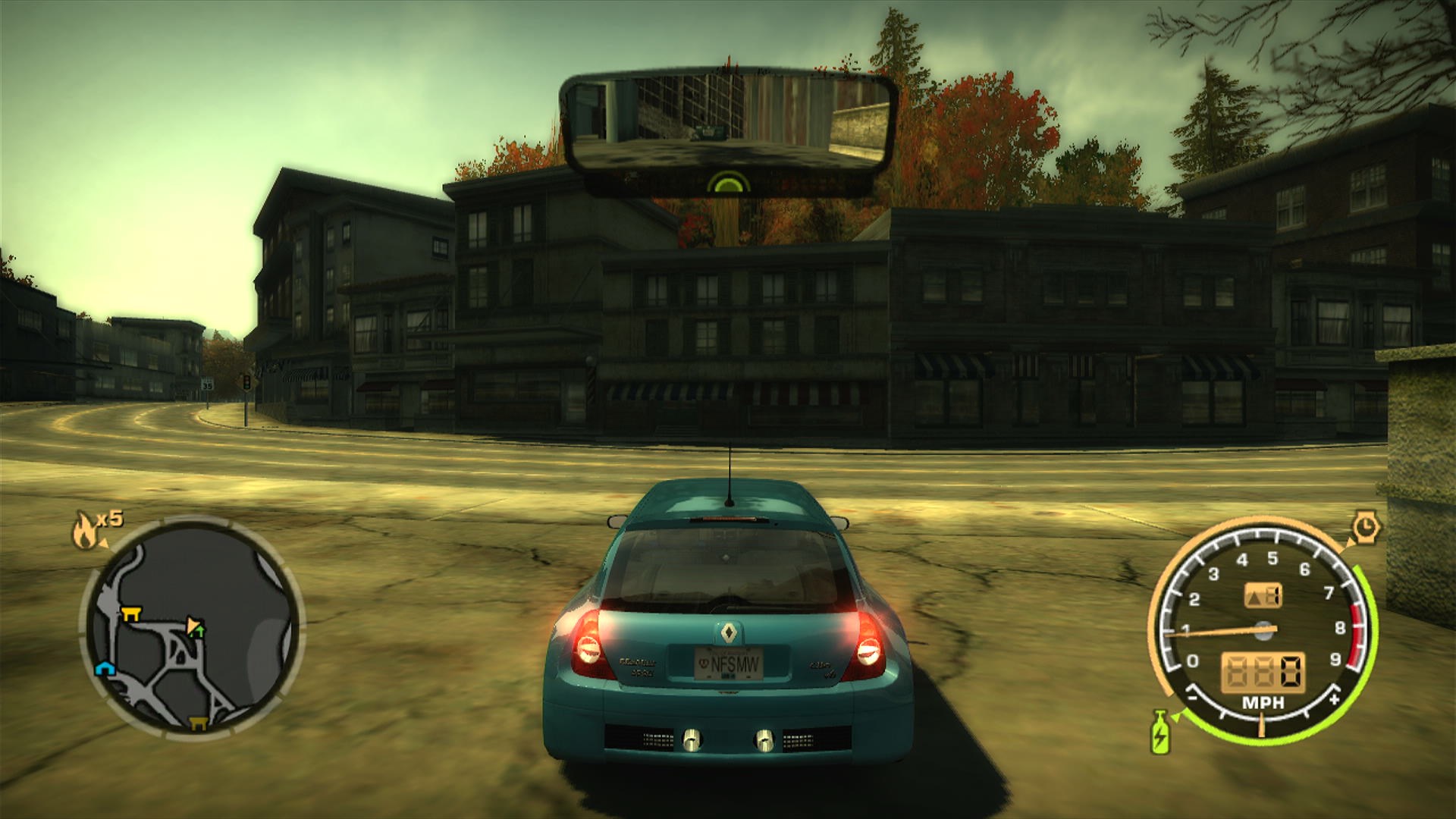Trigger the green nitrous bottle icon
1456x819 pixels.
[x=1159, y=733]
